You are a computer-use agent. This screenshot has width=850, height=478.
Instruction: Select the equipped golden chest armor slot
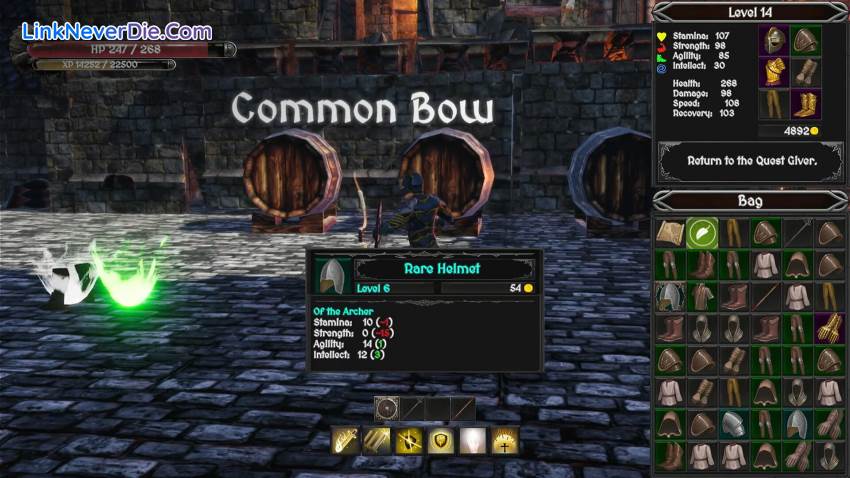point(773,72)
